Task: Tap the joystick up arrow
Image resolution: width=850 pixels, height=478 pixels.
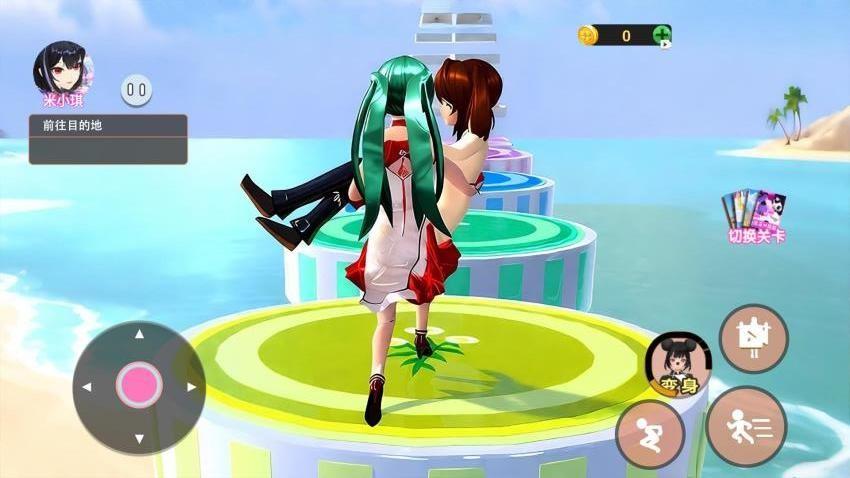Action: (x=139, y=335)
